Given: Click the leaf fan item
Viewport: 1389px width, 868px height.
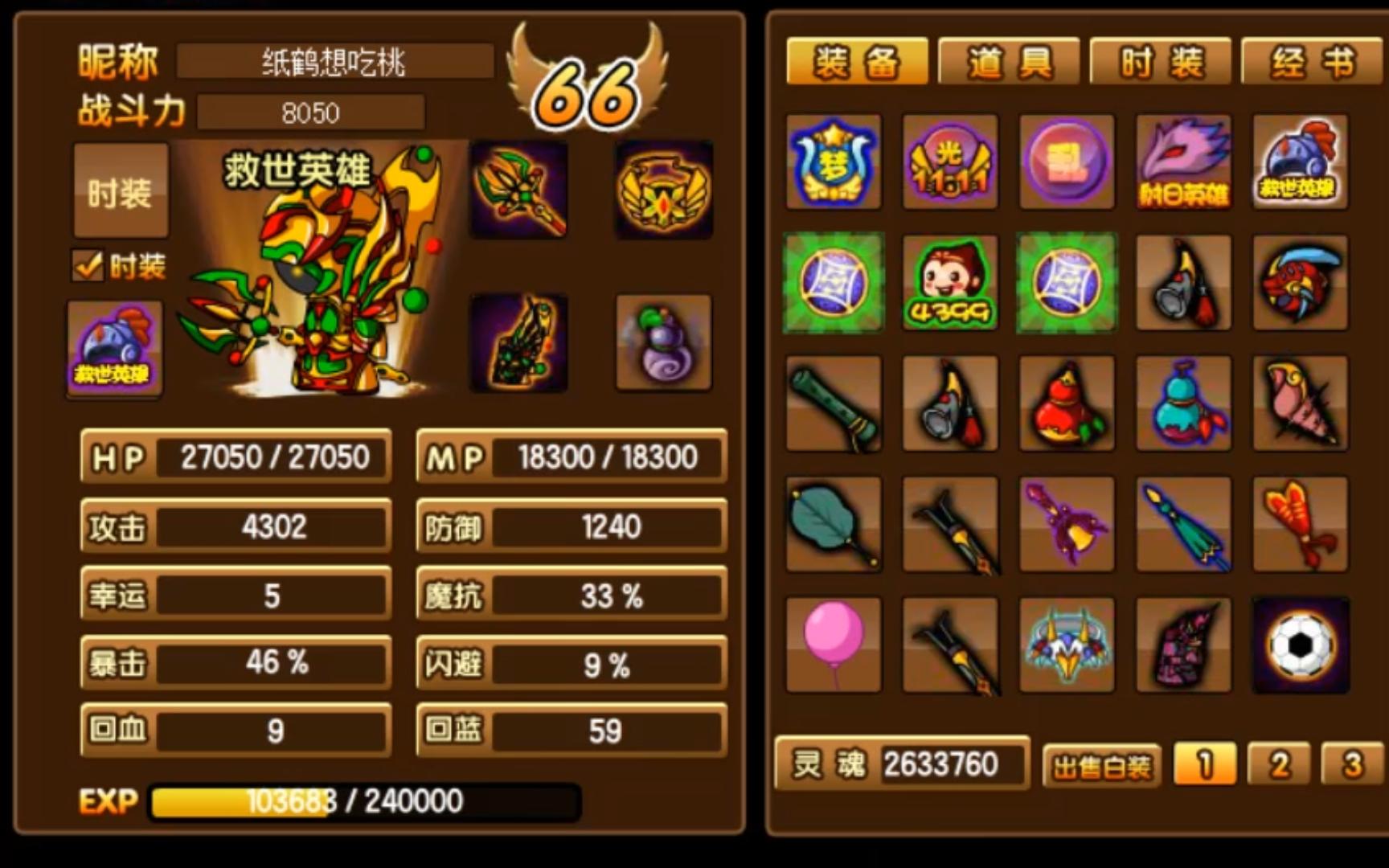Looking at the screenshot, I should pos(833,523).
